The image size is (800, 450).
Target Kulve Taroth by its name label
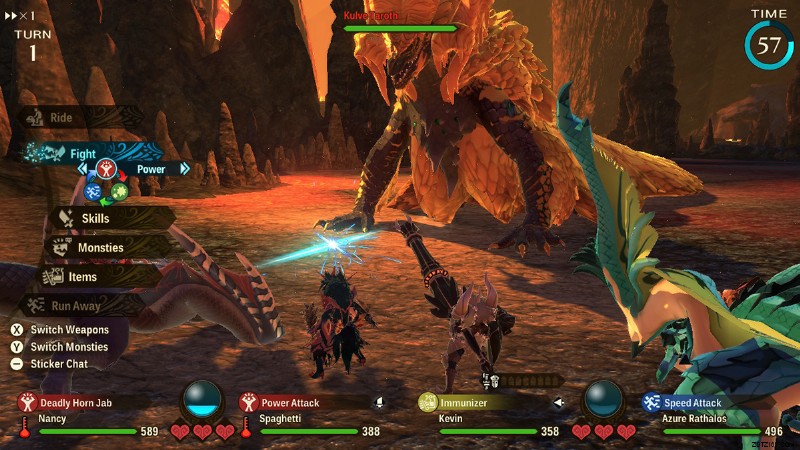coord(371,16)
